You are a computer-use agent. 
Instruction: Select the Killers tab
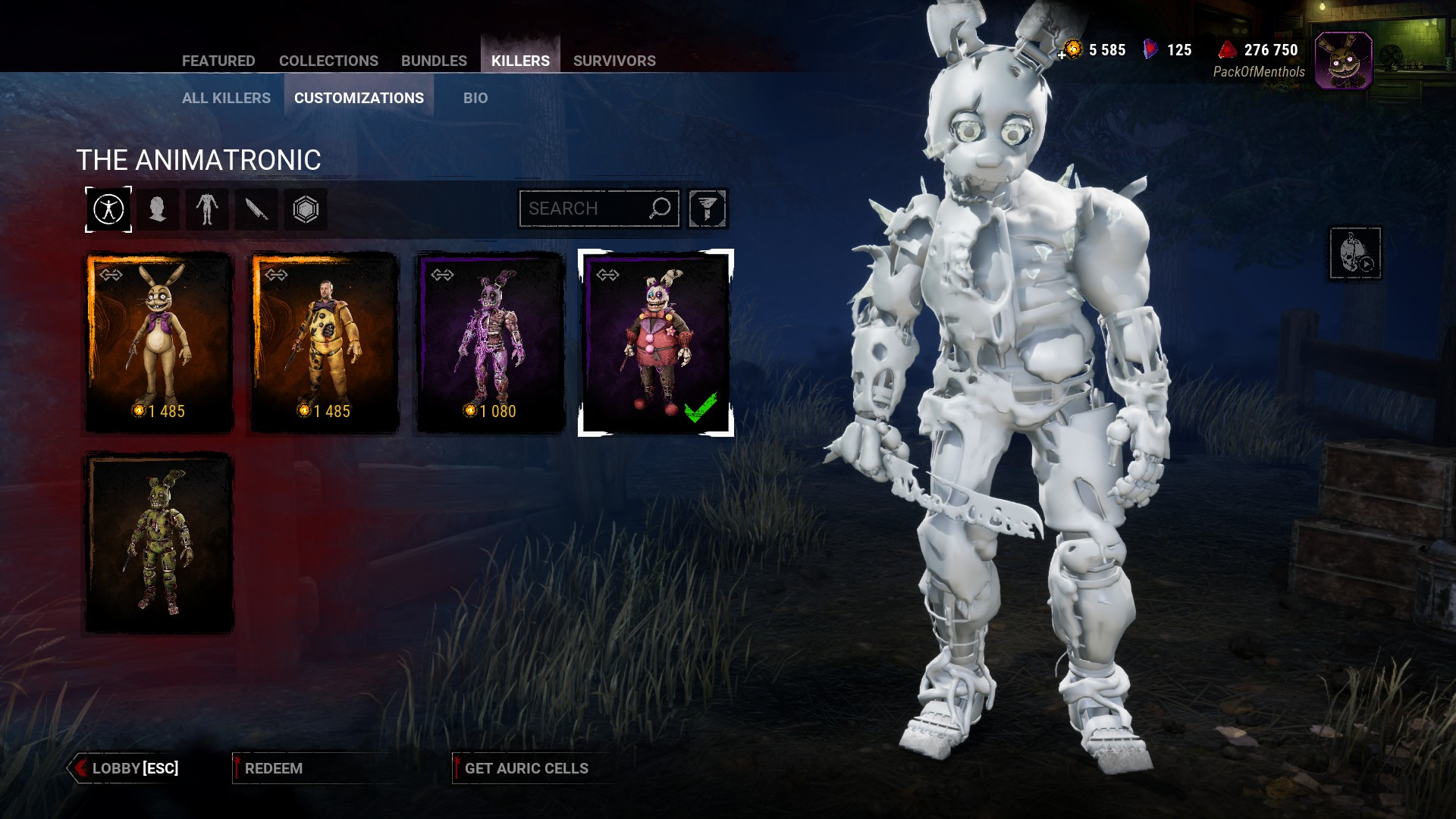pyautogui.click(x=520, y=61)
